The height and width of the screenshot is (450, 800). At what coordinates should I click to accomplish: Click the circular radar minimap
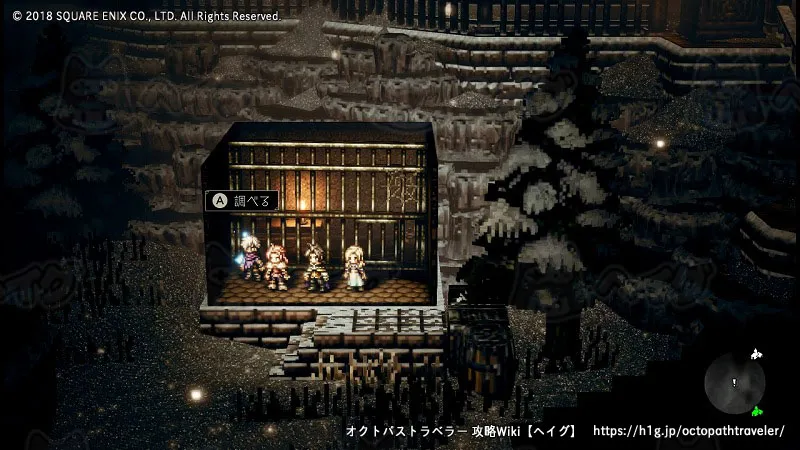[x=735, y=383]
